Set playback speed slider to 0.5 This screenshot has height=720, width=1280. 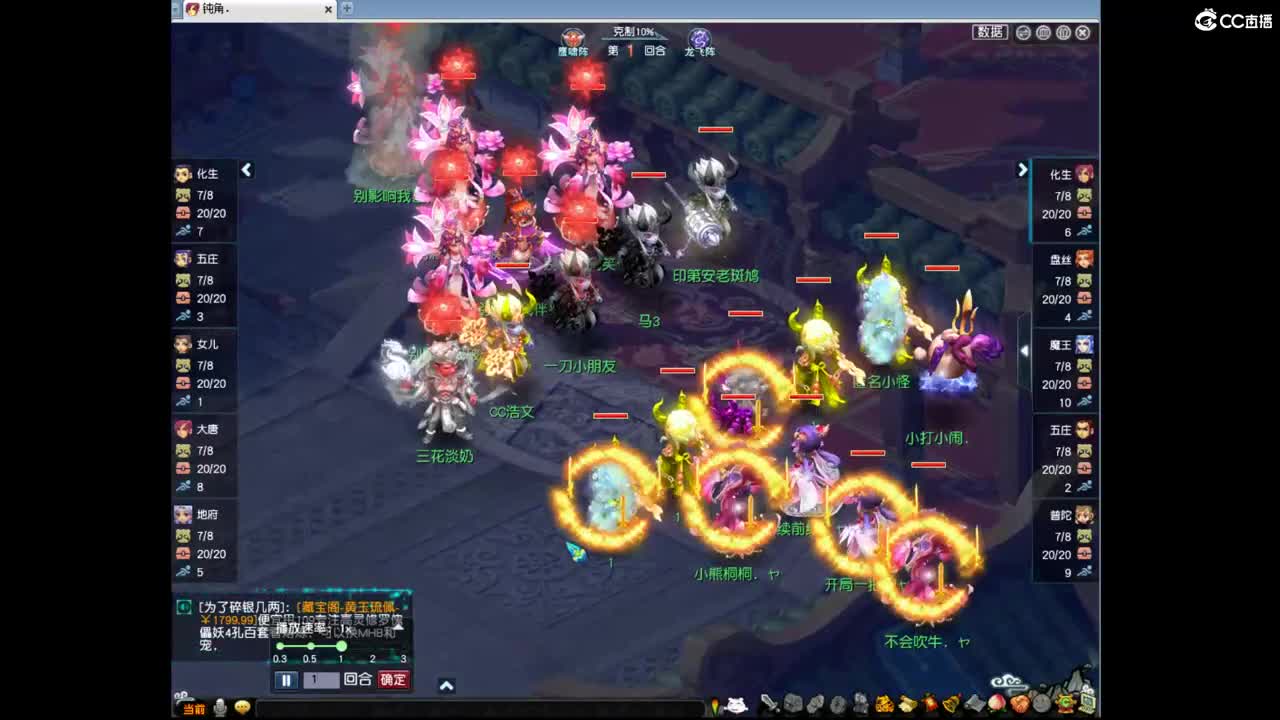310,646
